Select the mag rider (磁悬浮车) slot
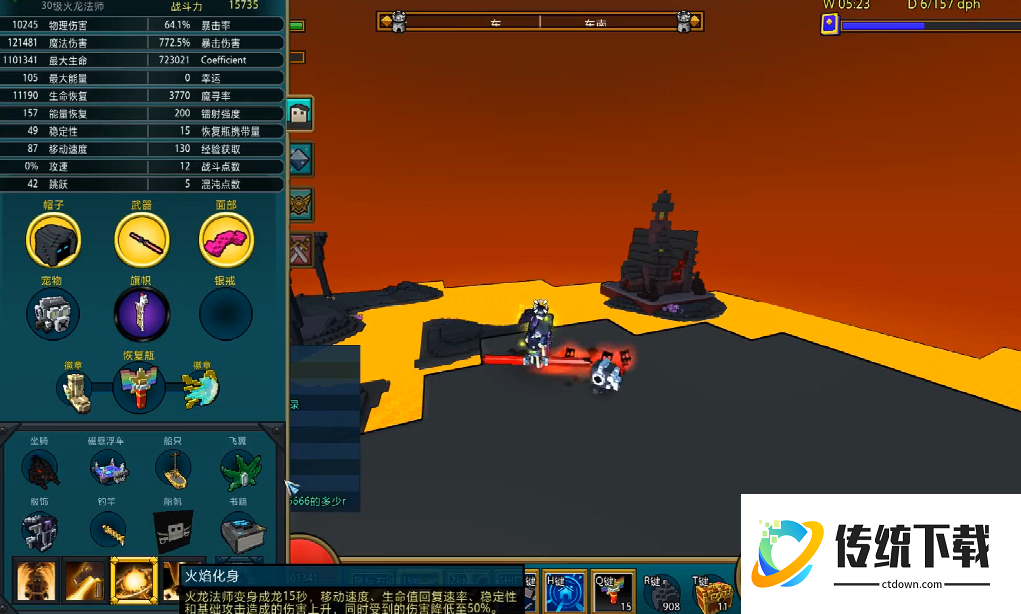 point(108,468)
